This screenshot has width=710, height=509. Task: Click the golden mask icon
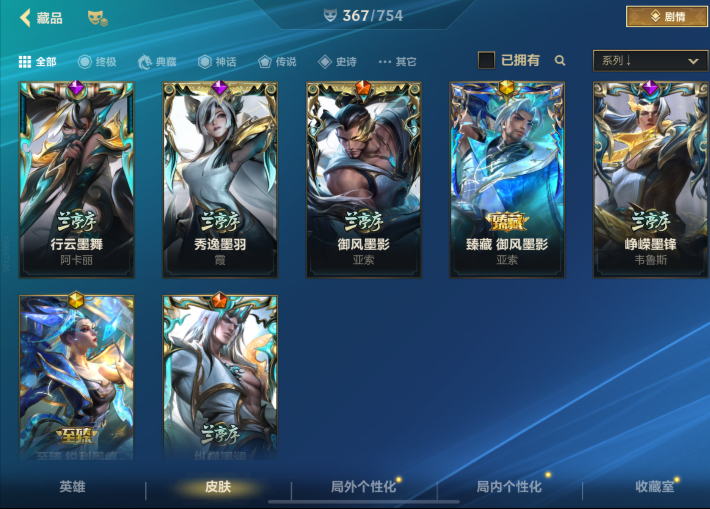pos(97,18)
